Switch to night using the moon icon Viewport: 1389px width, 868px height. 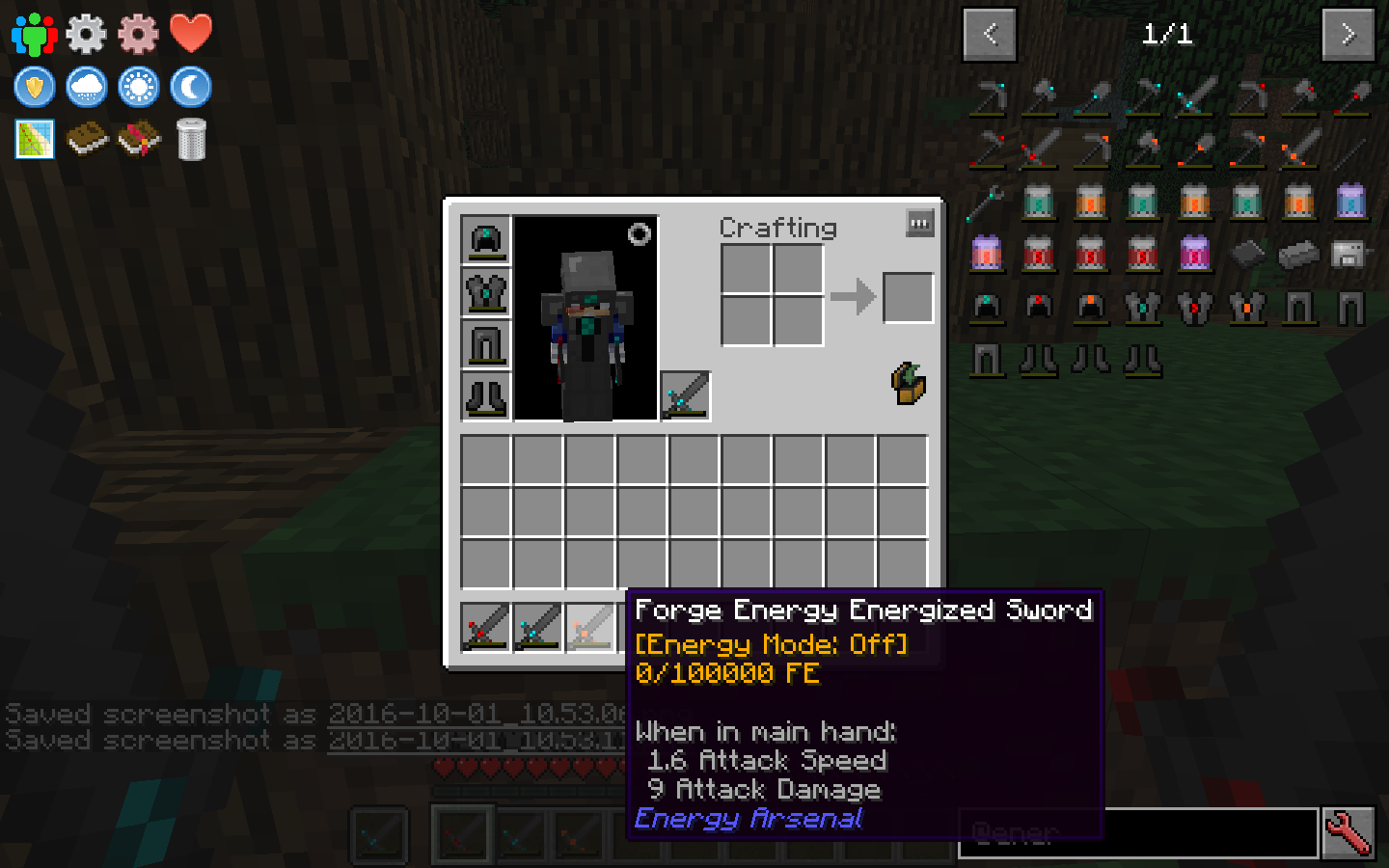190,87
